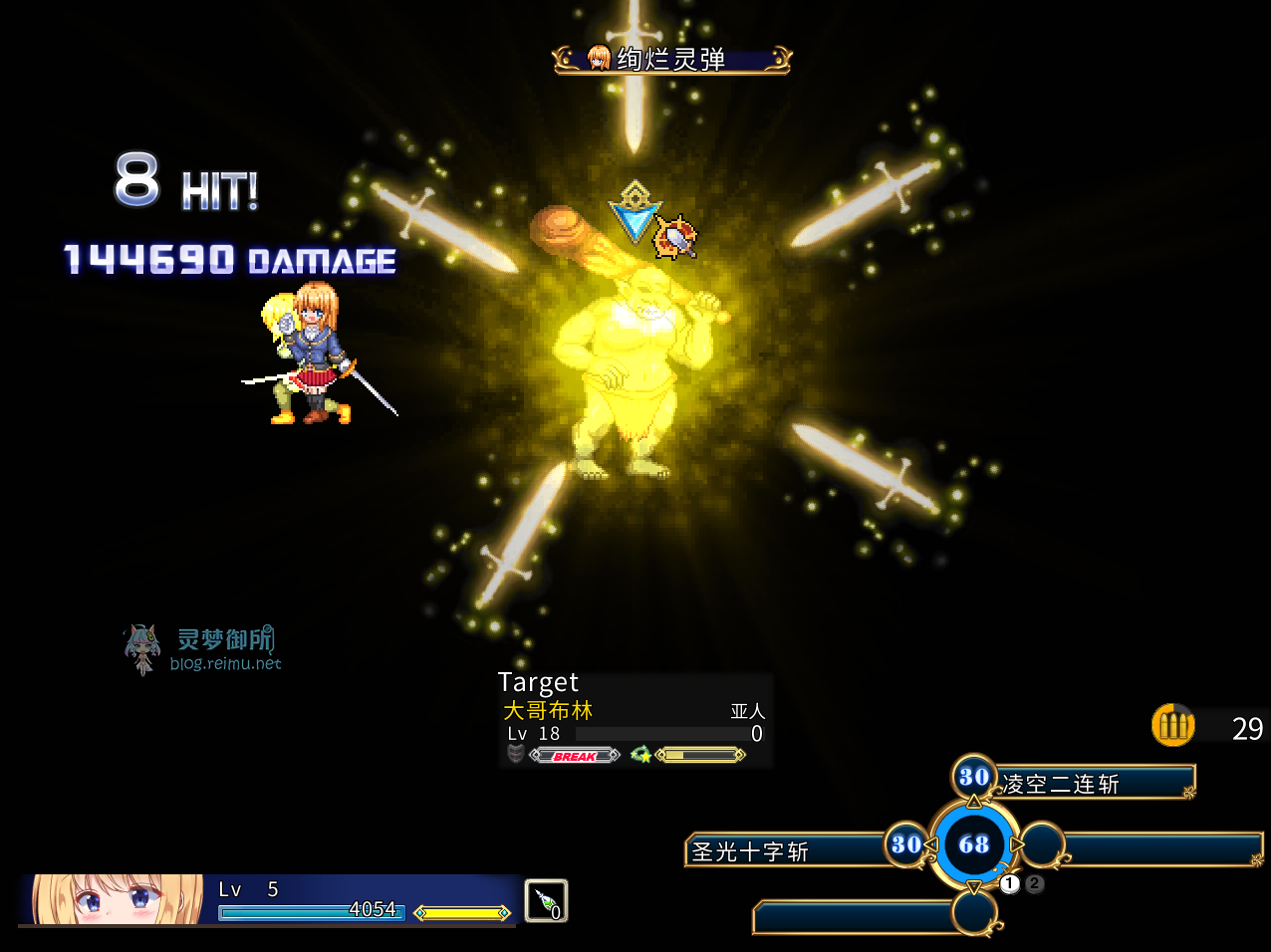The image size is (1271, 952).
Task: Select the 大哥布林 target panel
Action: point(635,721)
